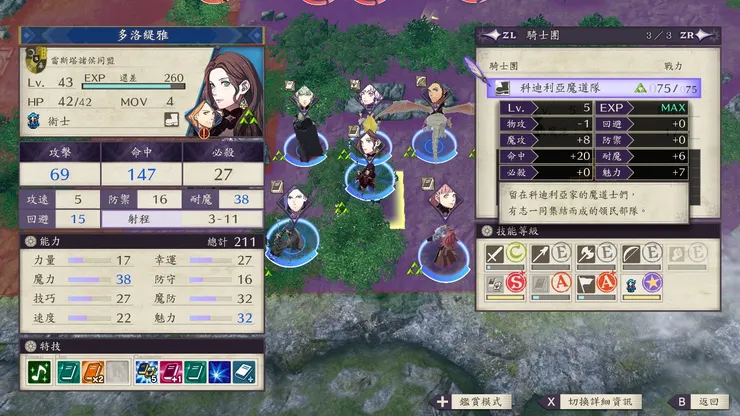Choose the pink book +1 ability icon
Viewport: 740px width, 416px height.
click(x=173, y=373)
